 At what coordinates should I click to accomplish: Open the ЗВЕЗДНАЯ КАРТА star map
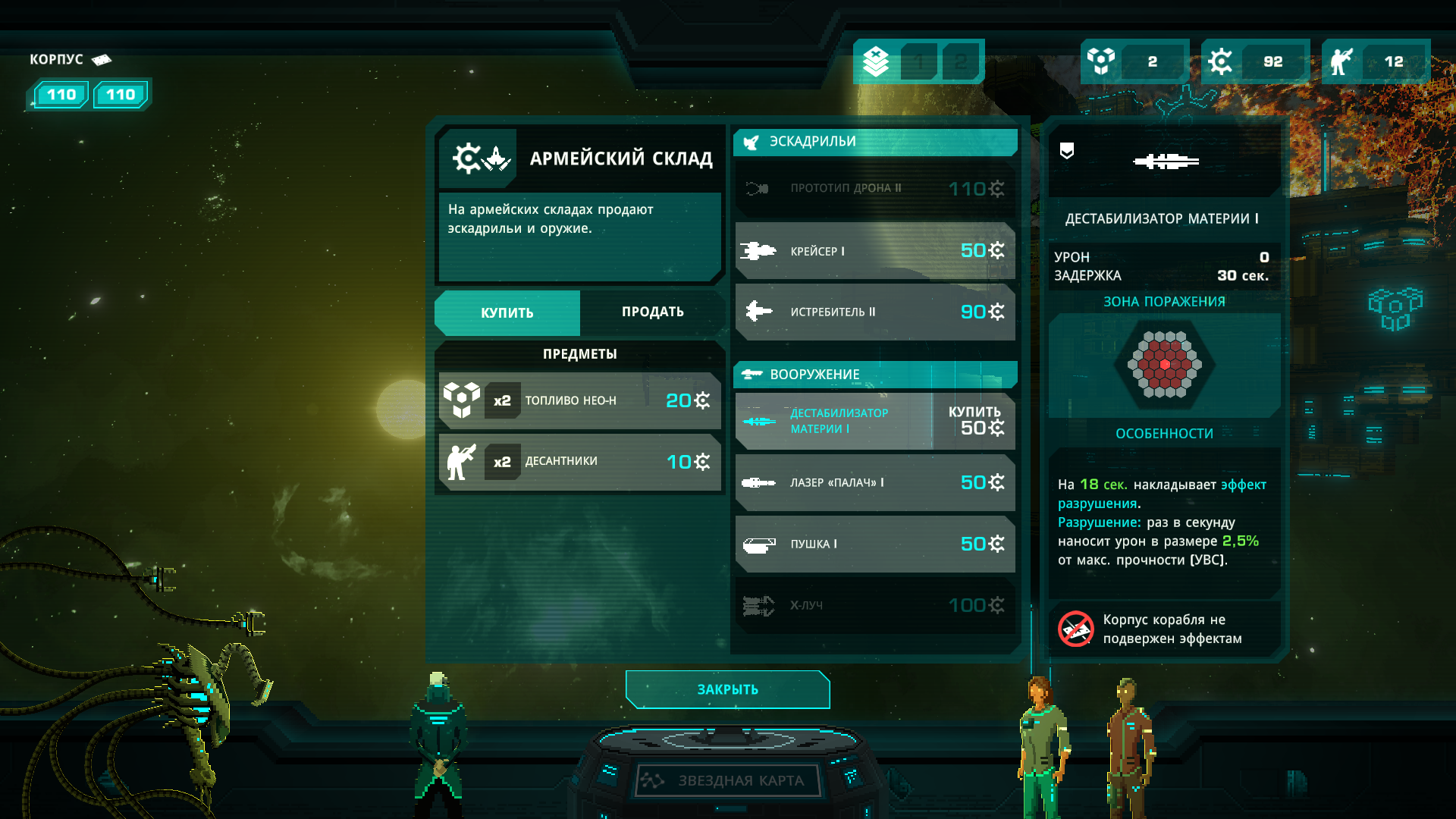pos(728,780)
